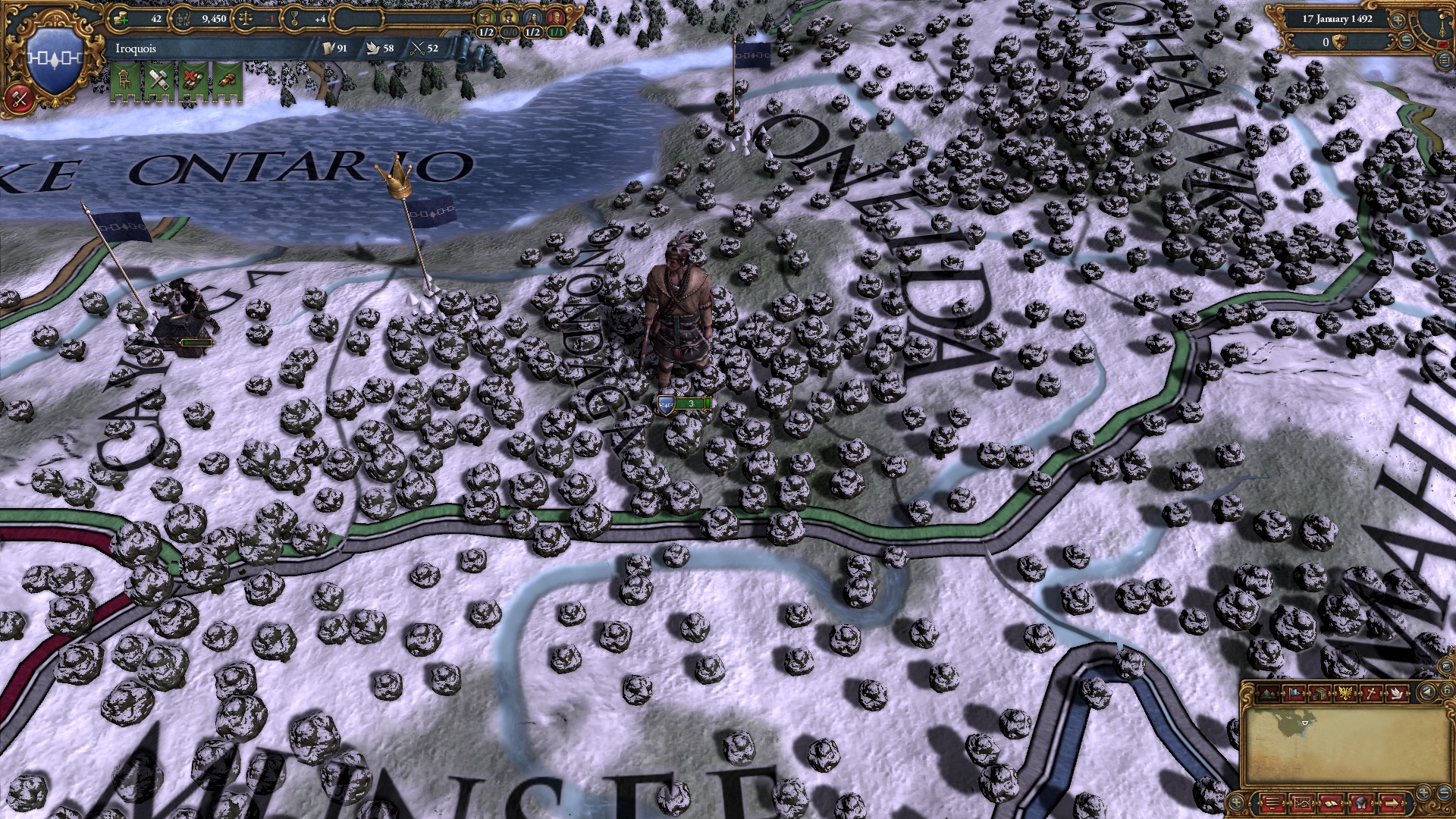Open the stability view via the scales icon

coord(246,19)
